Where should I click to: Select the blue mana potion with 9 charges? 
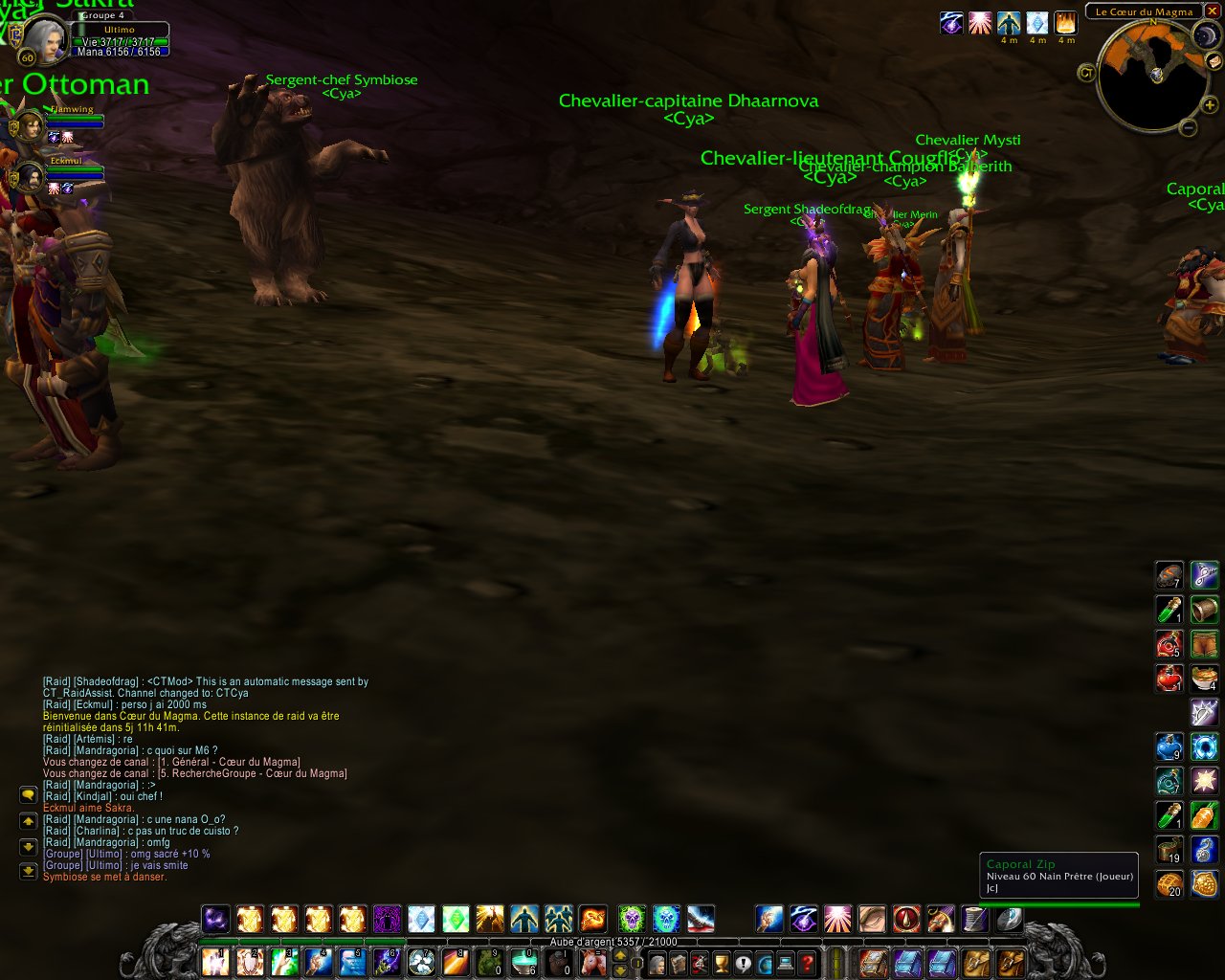tap(1169, 747)
